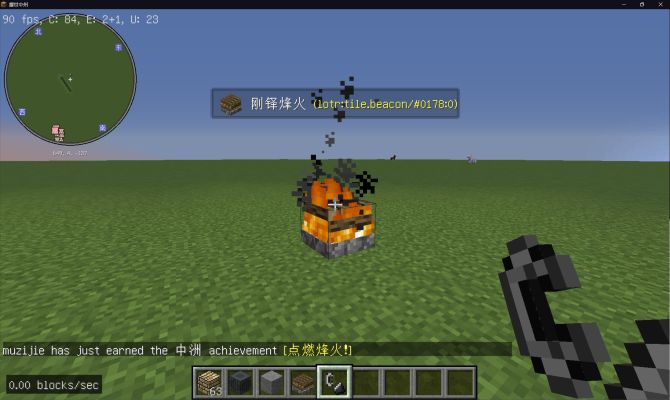The width and height of the screenshot is (670, 400).
Task: Click the red waypoint marker on minimap
Action: coord(57,131)
